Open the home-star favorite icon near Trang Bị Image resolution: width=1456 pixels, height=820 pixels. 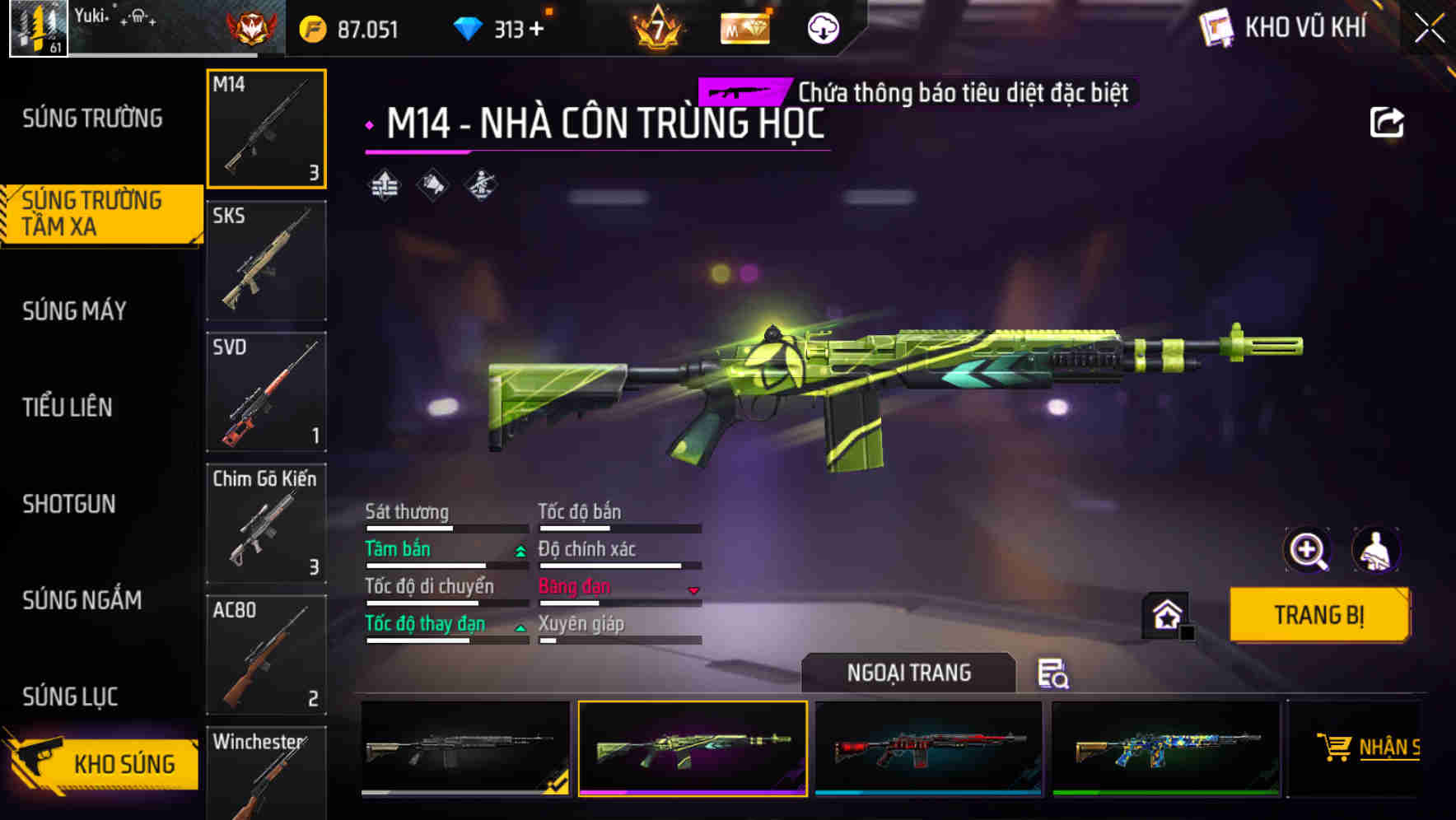pos(1165,615)
